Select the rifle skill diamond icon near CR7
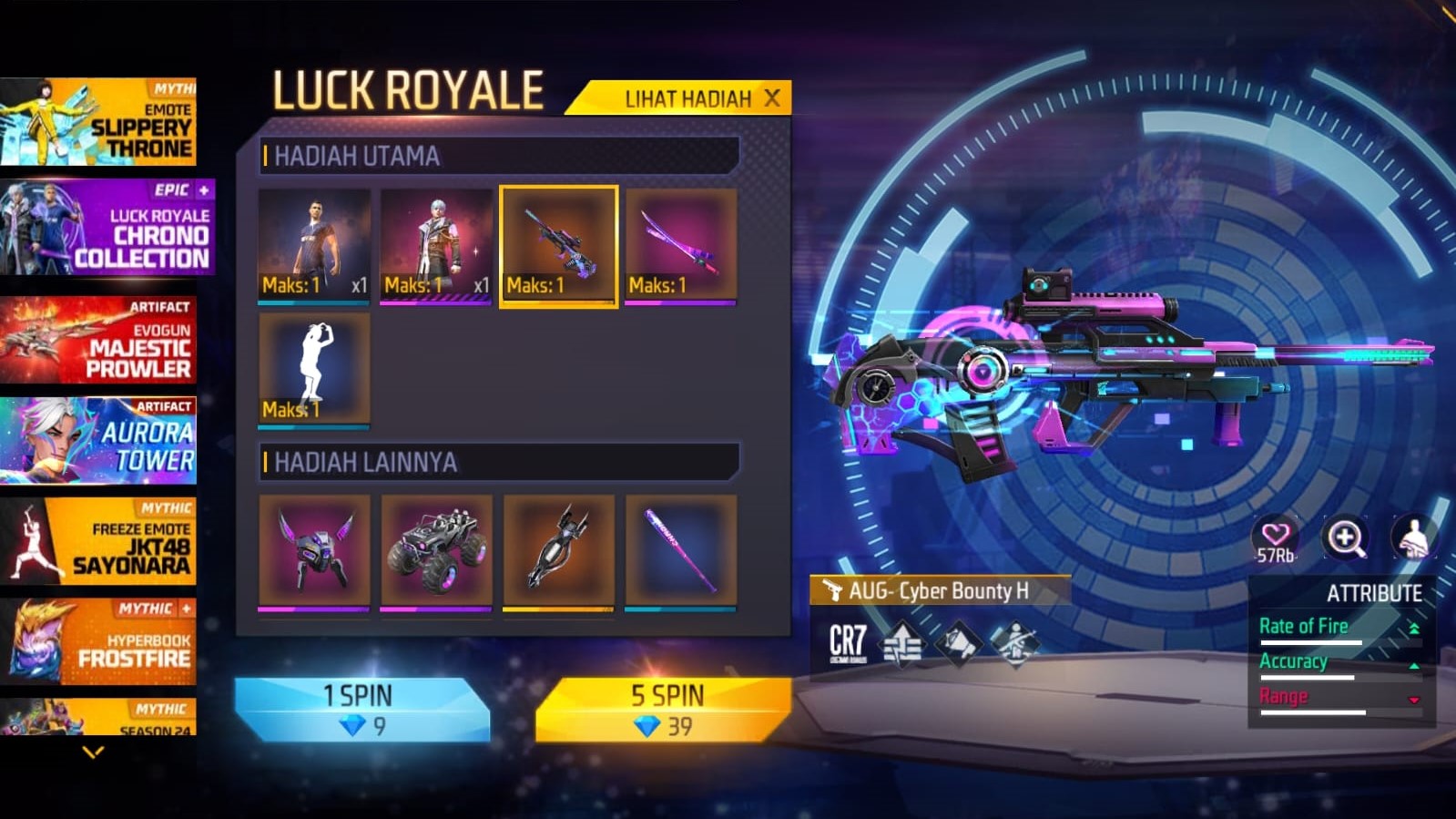Screen dimensions: 1456x819 click(x=1018, y=644)
